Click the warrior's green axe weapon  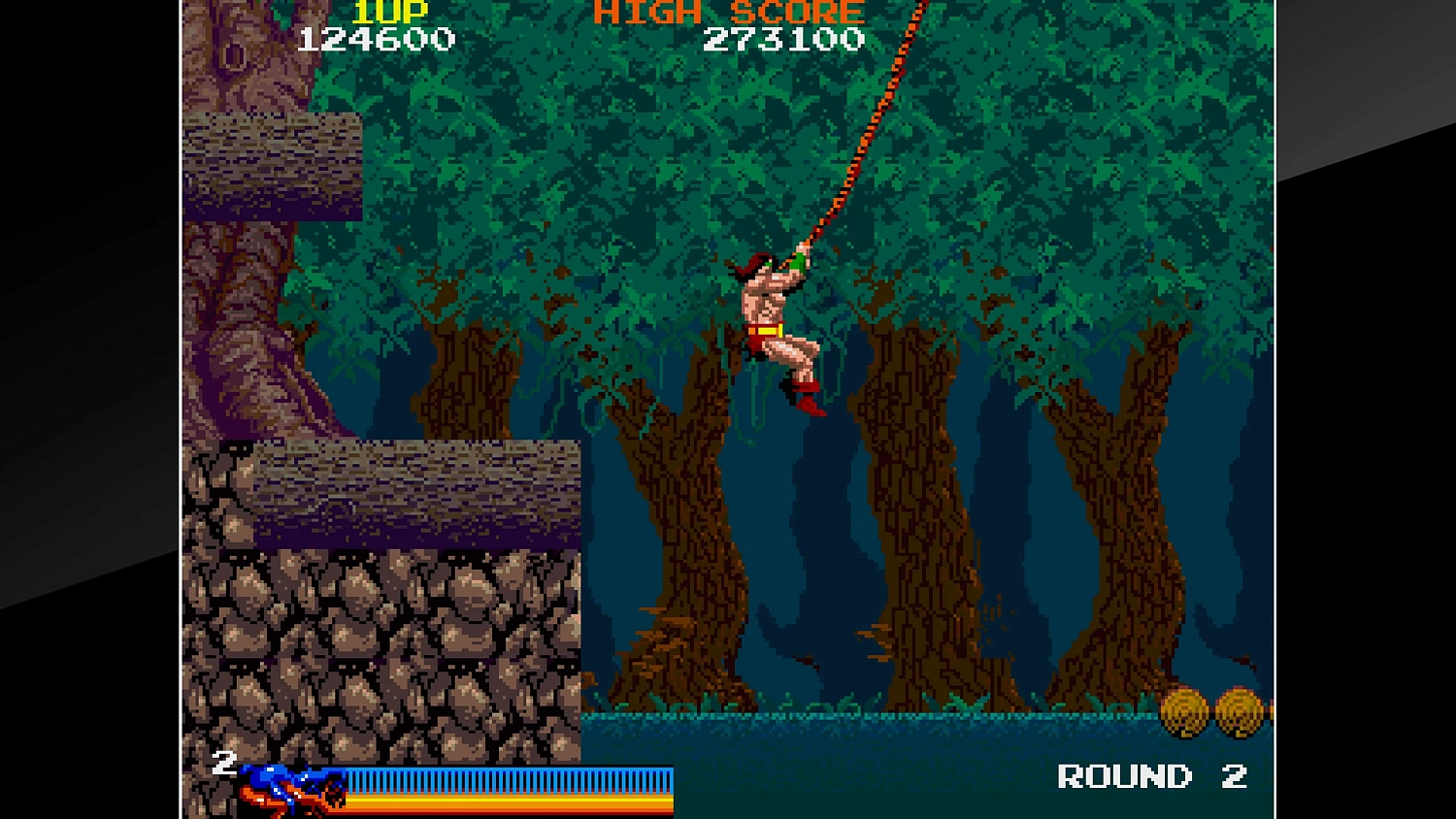pyautogui.click(x=798, y=264)
